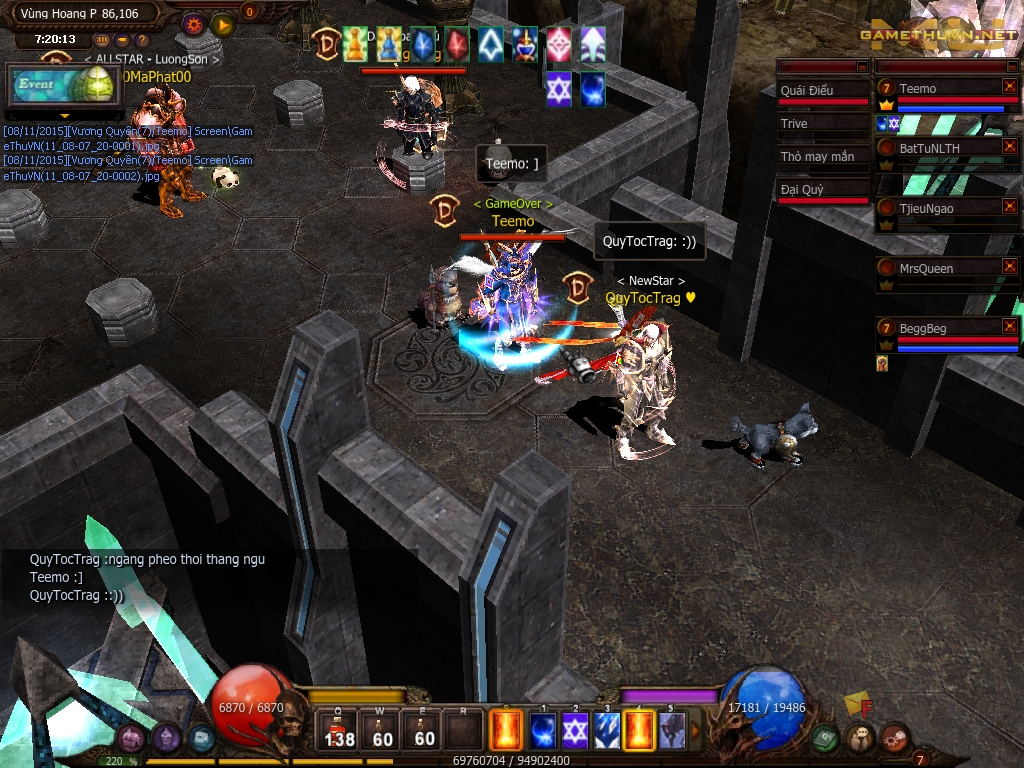Select the Quái Điểu pet entry
The image size is (1024, 768).
(823, 90)
